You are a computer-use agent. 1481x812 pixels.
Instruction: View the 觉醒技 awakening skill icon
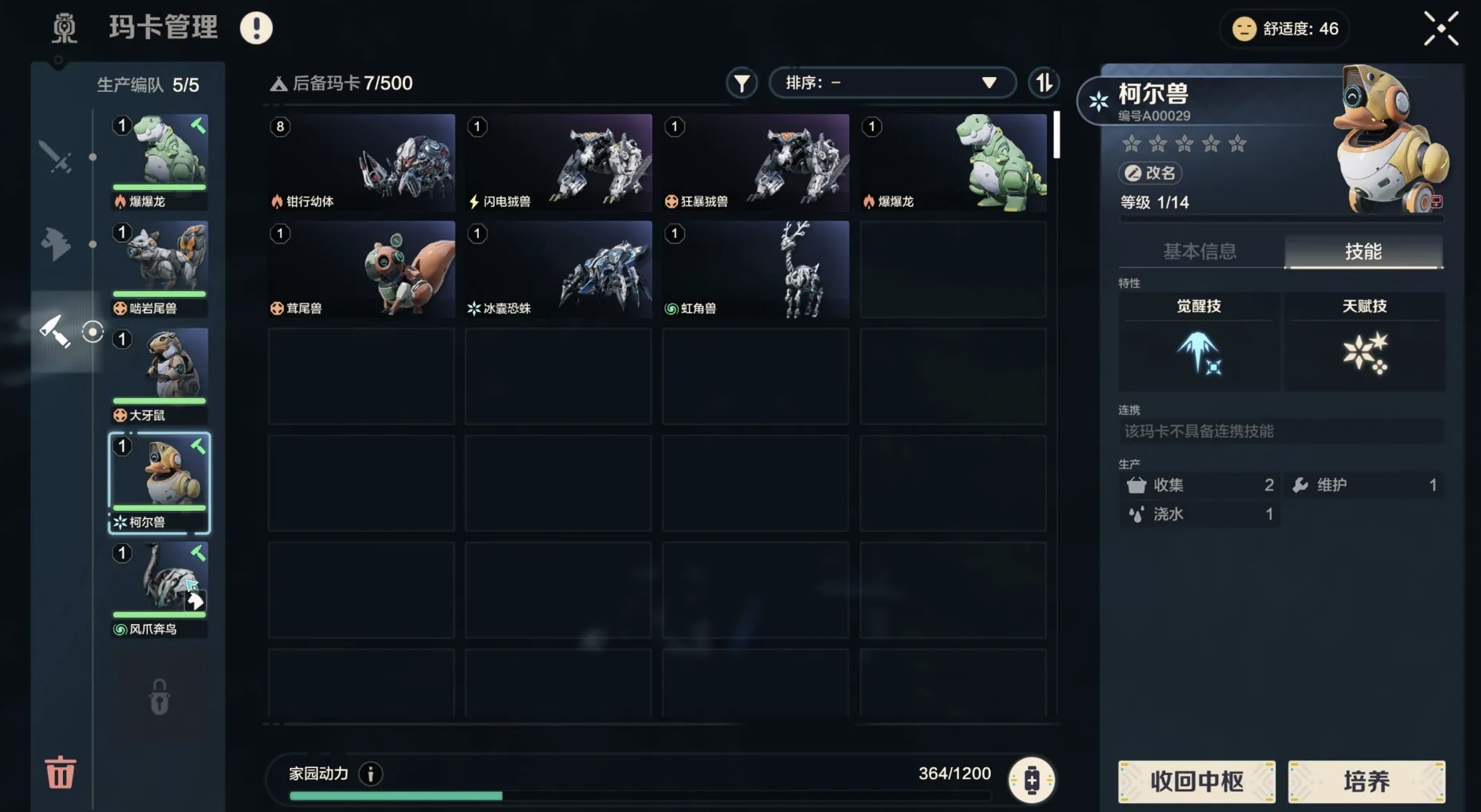tap(1198, 353)
